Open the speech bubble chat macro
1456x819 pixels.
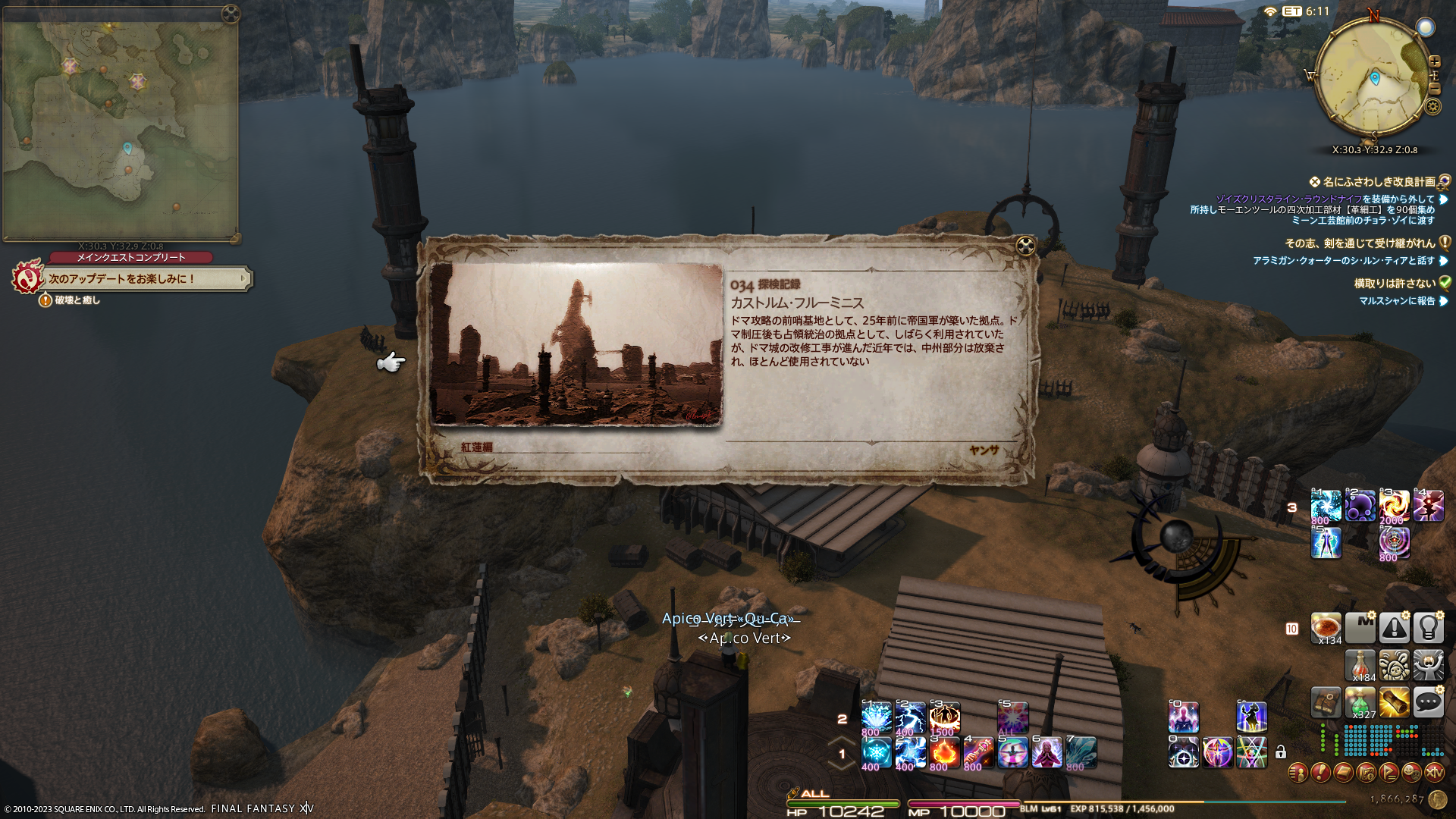coord(1428,703)
